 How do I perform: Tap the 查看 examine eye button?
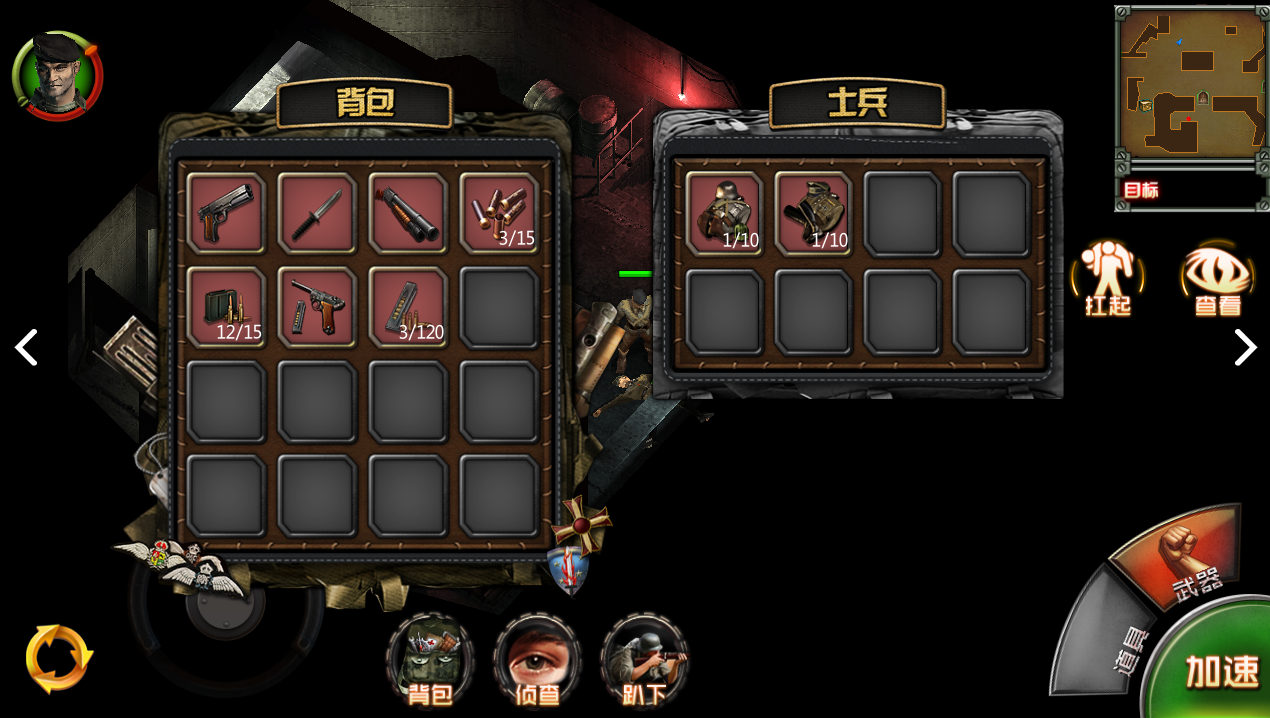1217,278
